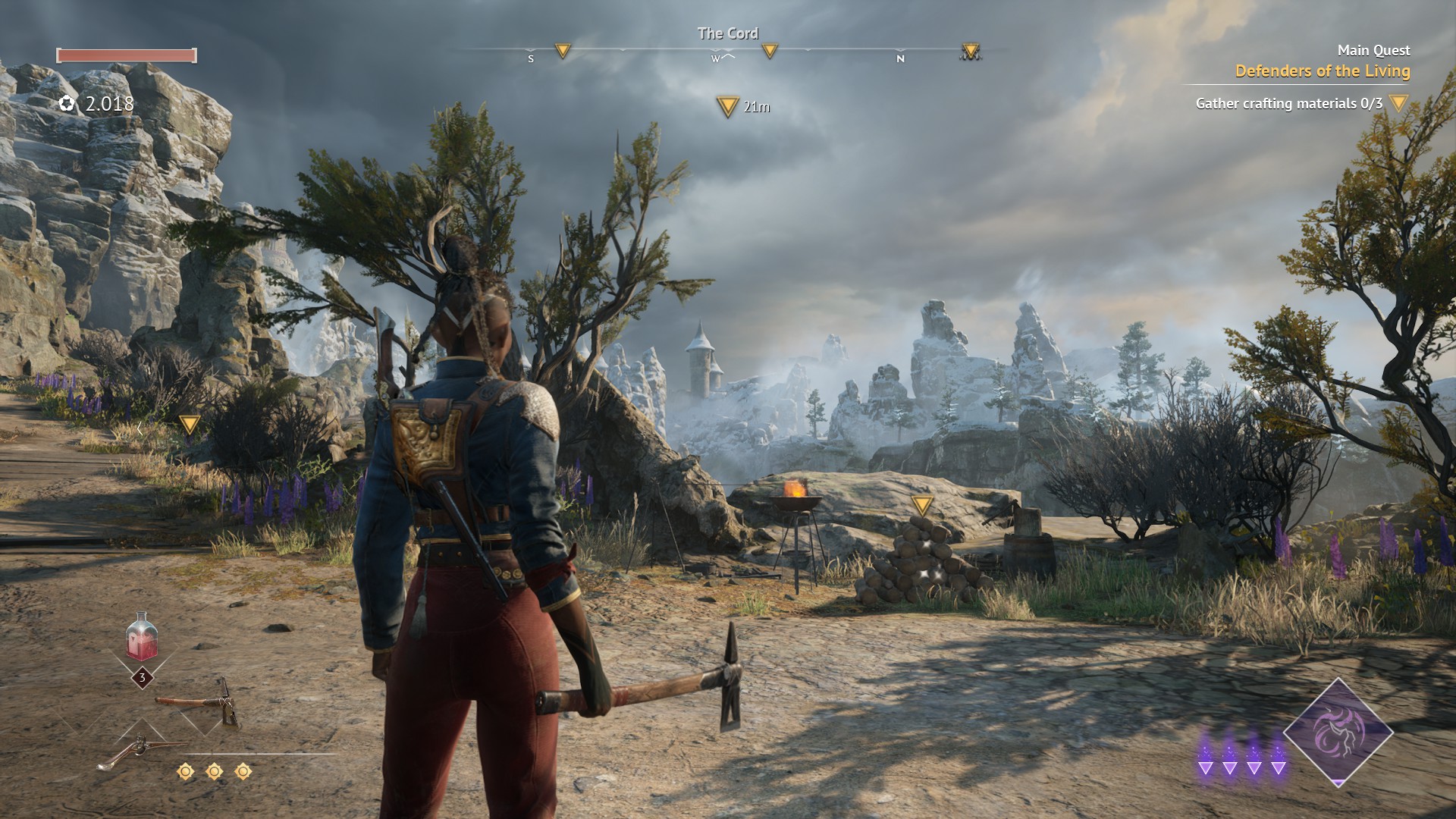Click the Gather crafting materials objective
This screenshot has width=1456, height=819.
click(1288, 103)
